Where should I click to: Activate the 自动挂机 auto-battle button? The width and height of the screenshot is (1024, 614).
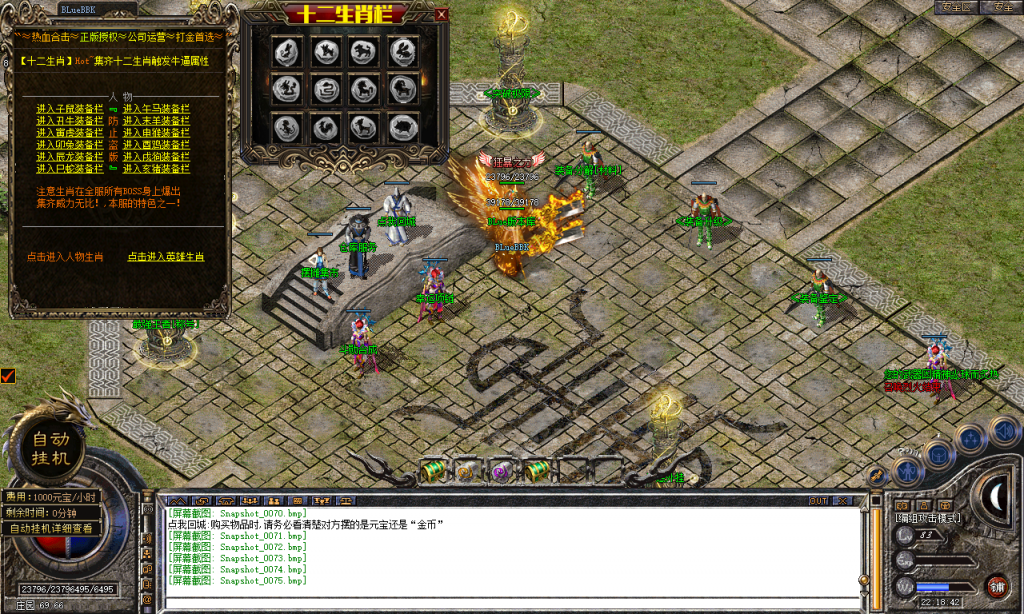point(50,449)
